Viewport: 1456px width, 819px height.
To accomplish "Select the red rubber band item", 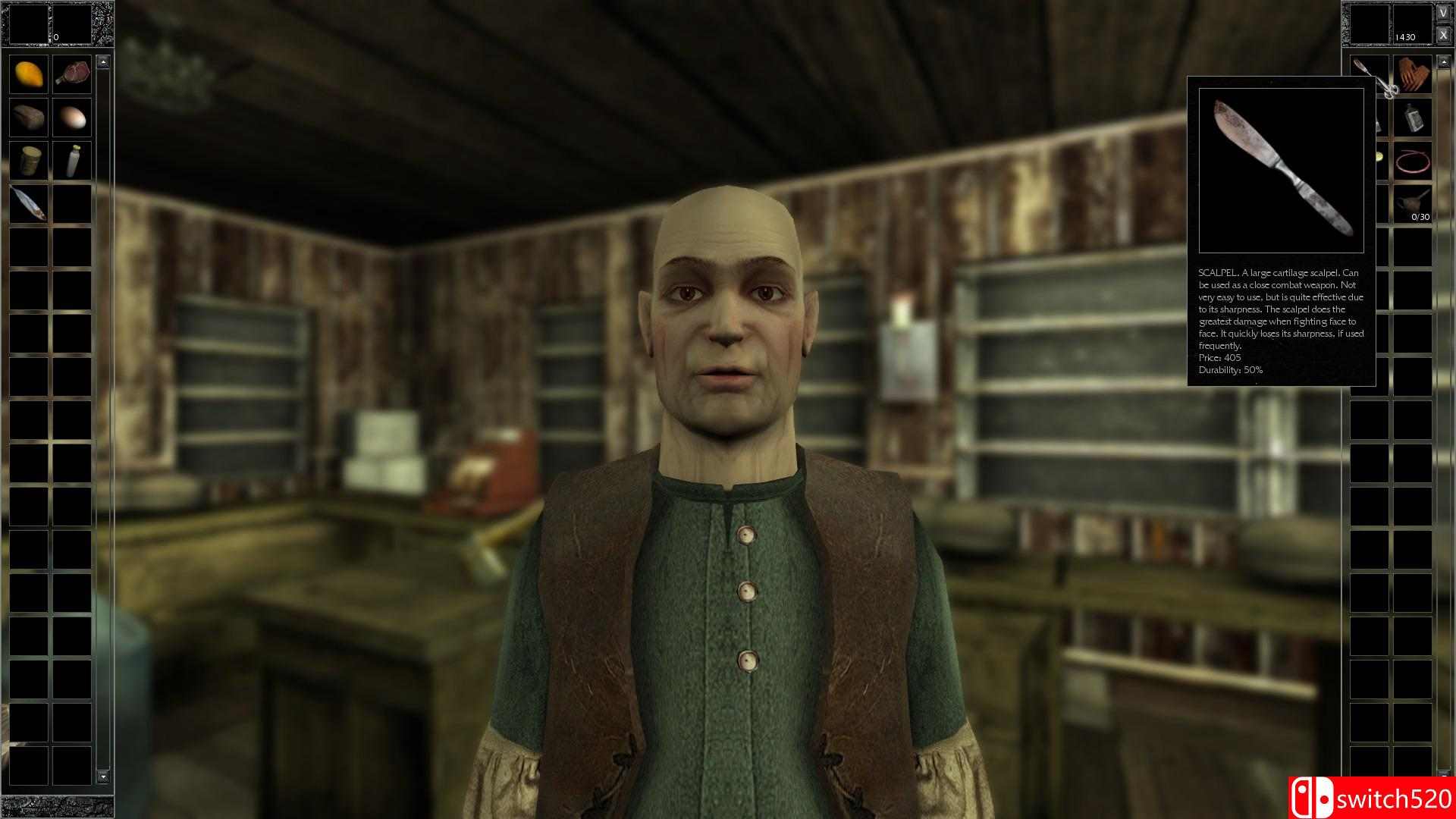I will tap(1413, 161).
